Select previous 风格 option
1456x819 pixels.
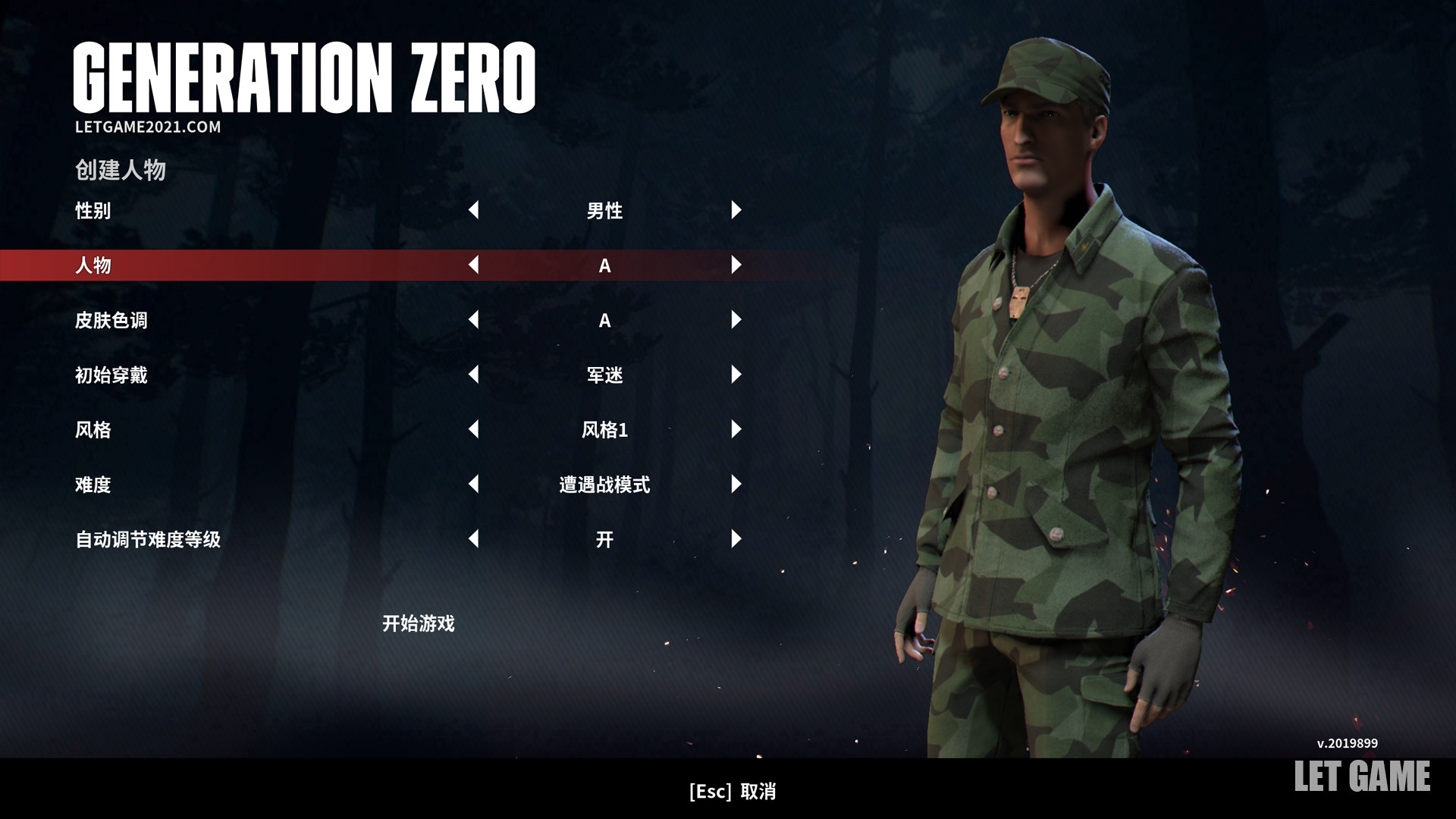[474, 429]
